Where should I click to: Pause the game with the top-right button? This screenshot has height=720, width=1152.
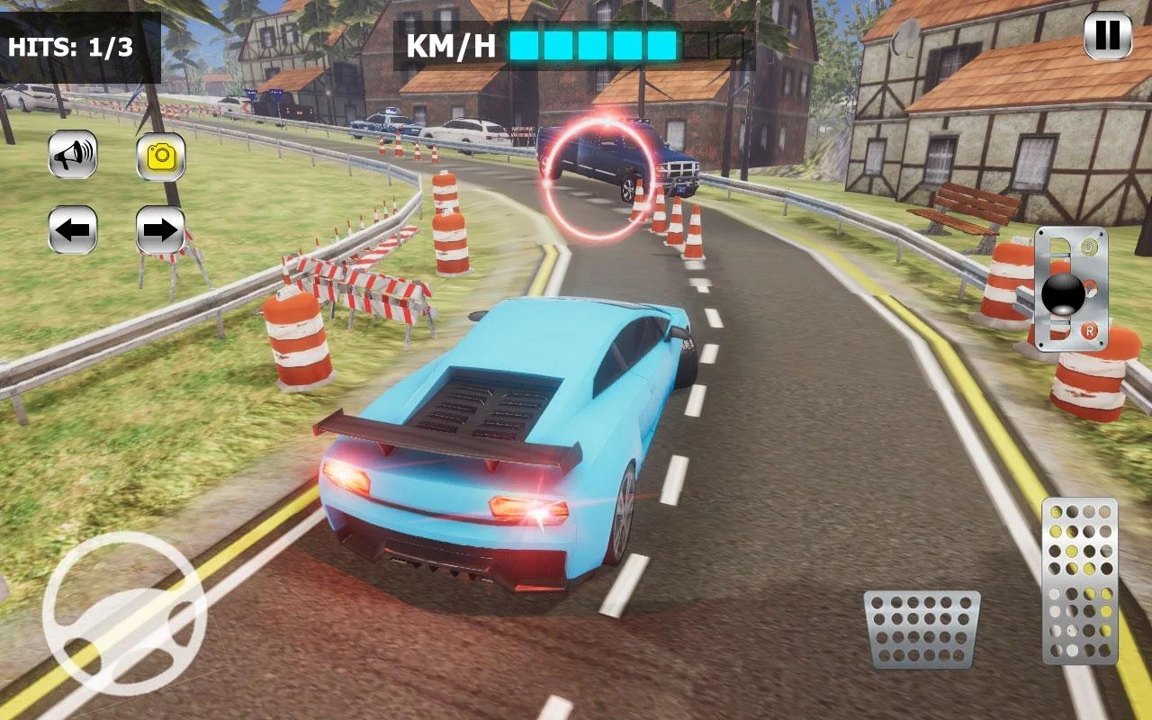click(x=1108, y=36)
